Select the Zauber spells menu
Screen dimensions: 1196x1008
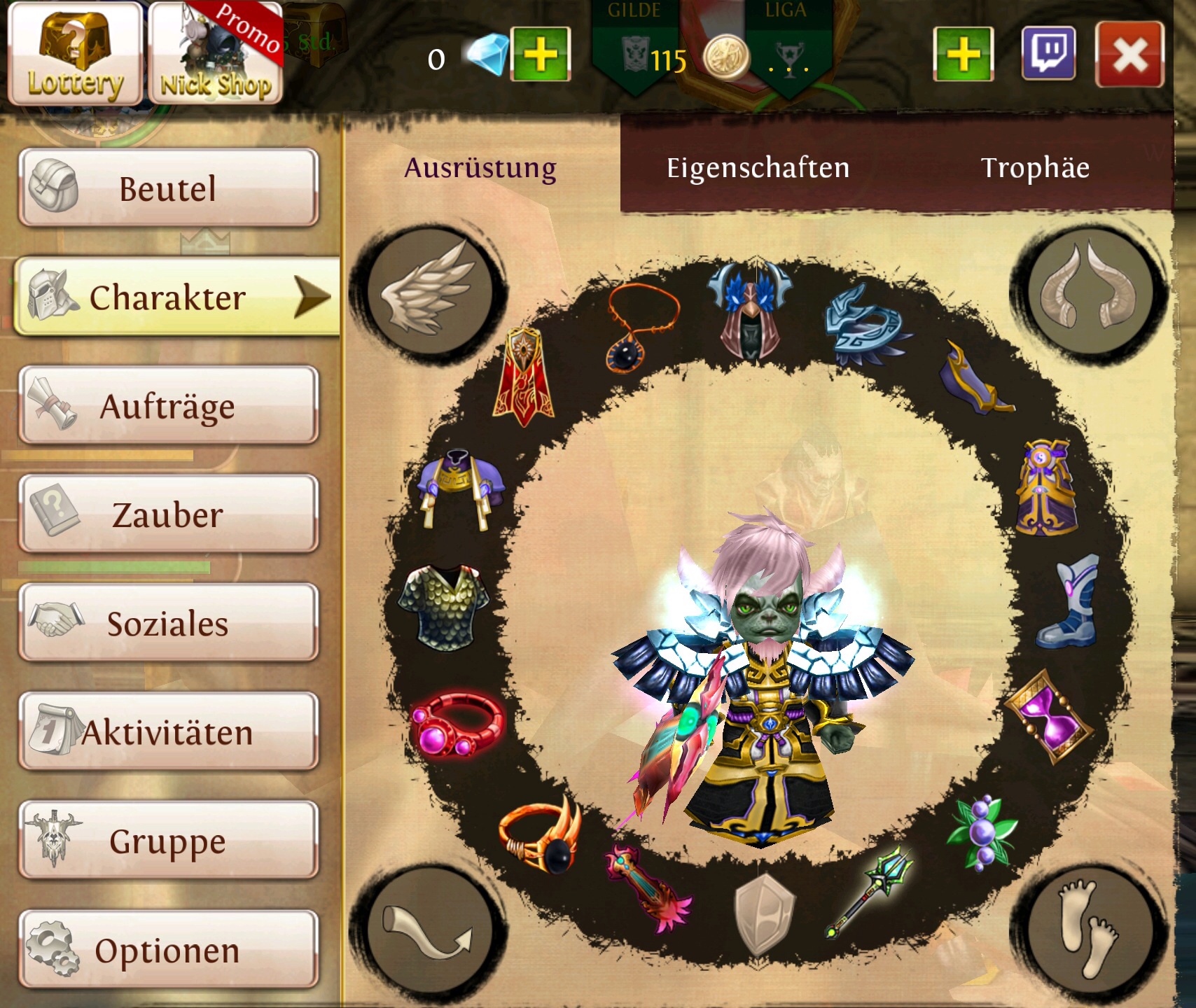point(168,515)
